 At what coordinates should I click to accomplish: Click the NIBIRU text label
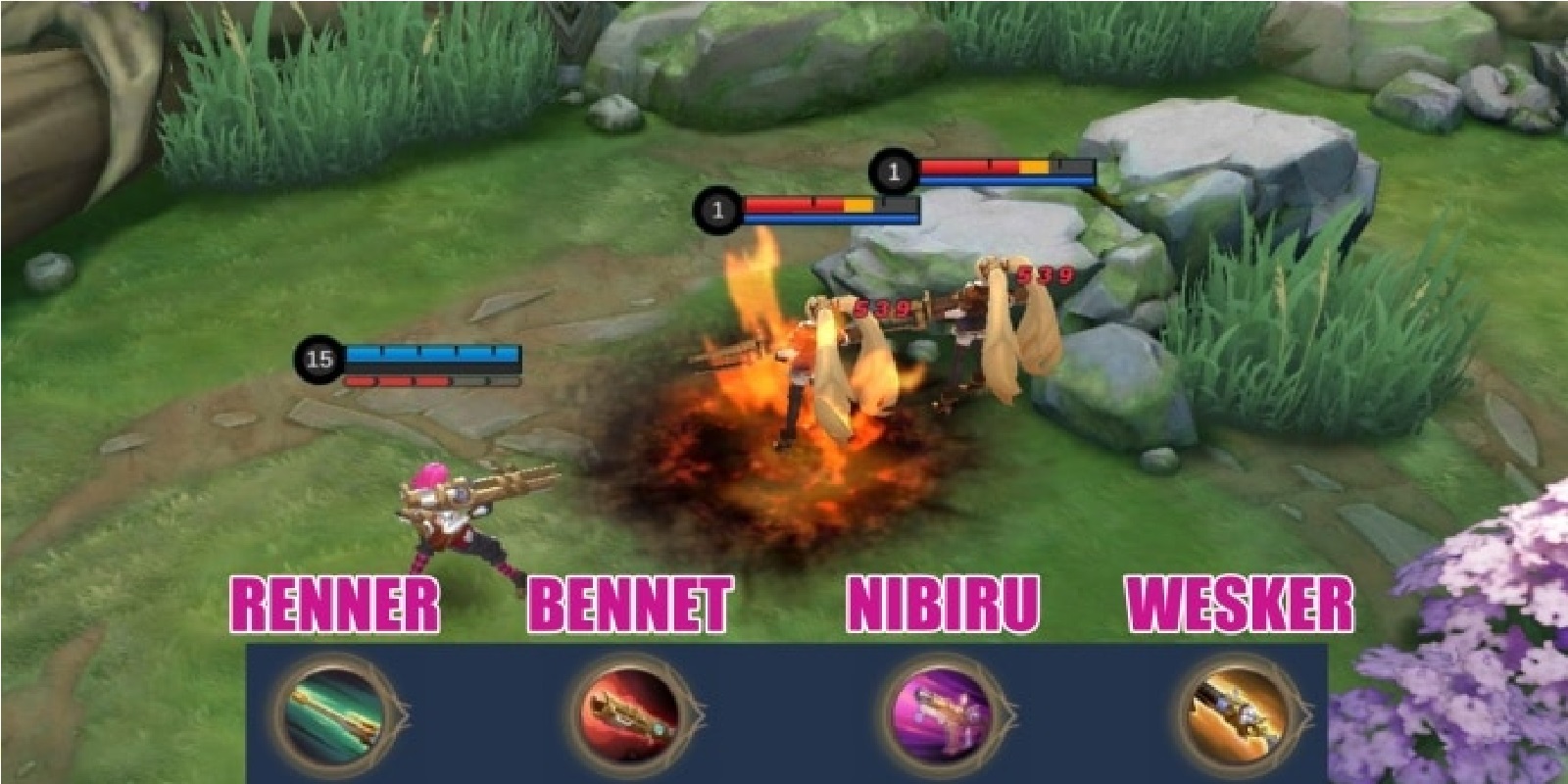click(x=943, y=599)
